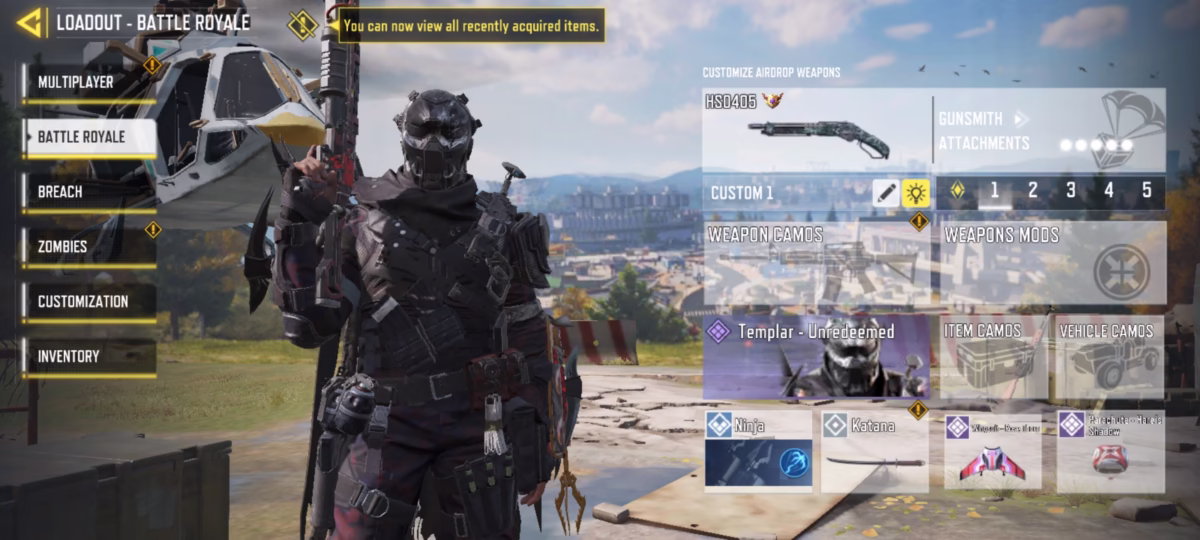Open the Zombies loadout tab
1200x540 pixels.
(88, 246)
